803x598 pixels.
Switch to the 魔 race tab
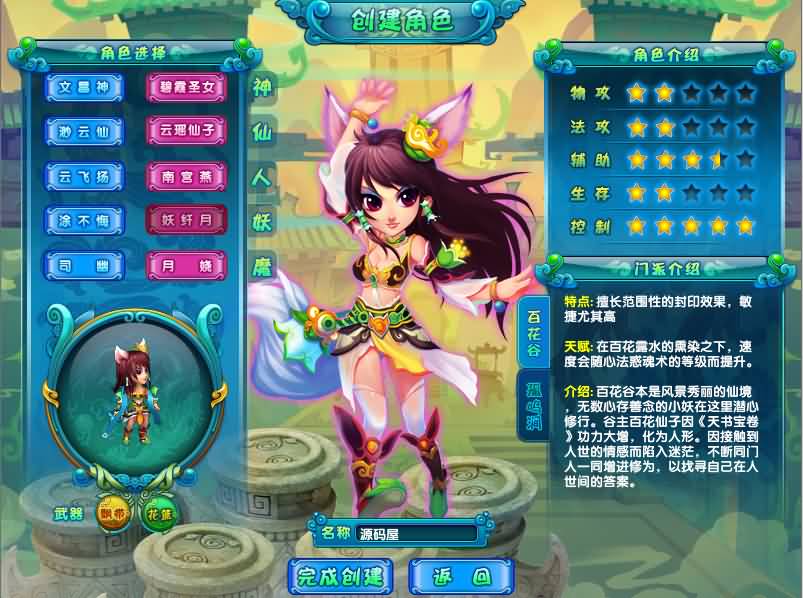pos(262,266)
